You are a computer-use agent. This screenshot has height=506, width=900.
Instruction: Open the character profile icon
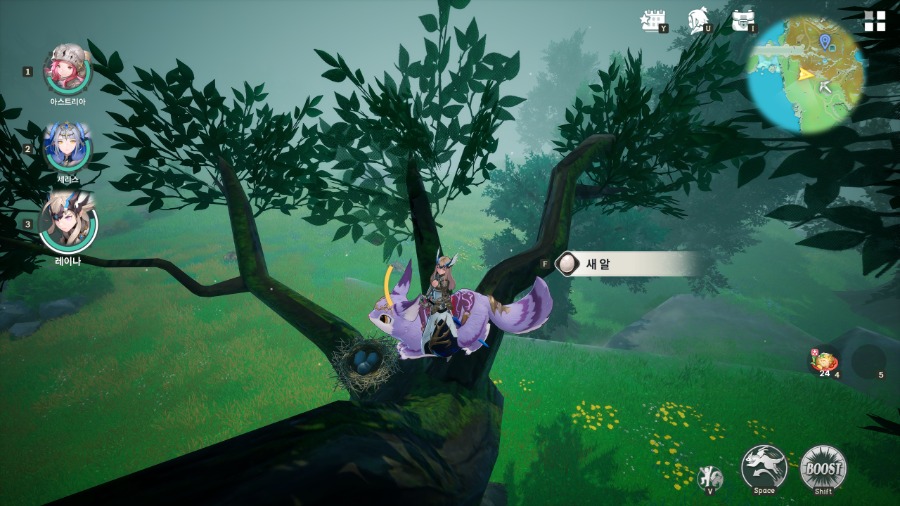pos(699,21)
